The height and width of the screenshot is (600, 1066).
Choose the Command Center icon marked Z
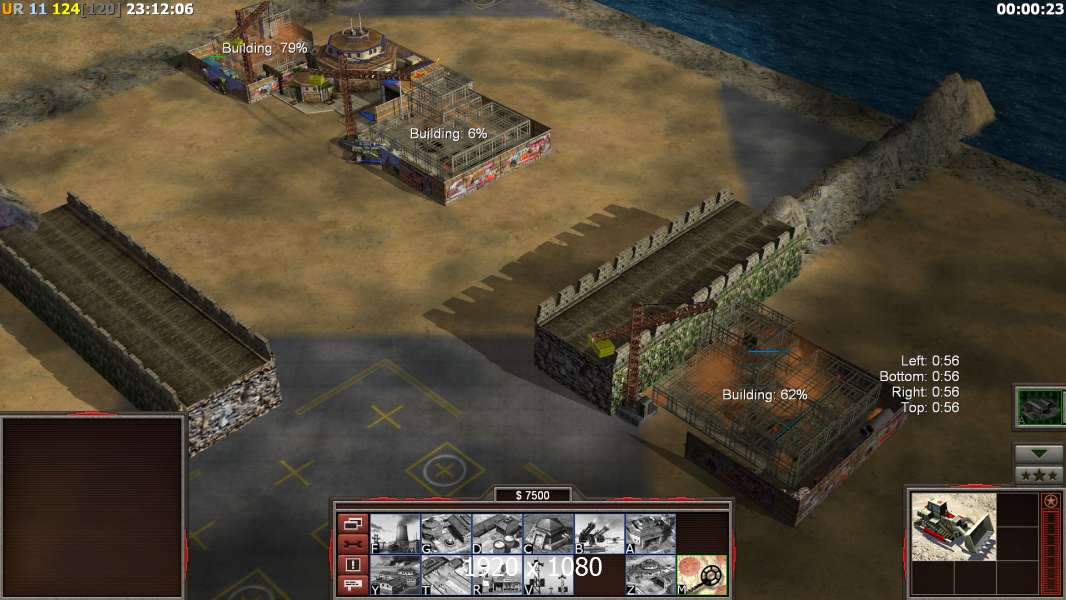650,575
